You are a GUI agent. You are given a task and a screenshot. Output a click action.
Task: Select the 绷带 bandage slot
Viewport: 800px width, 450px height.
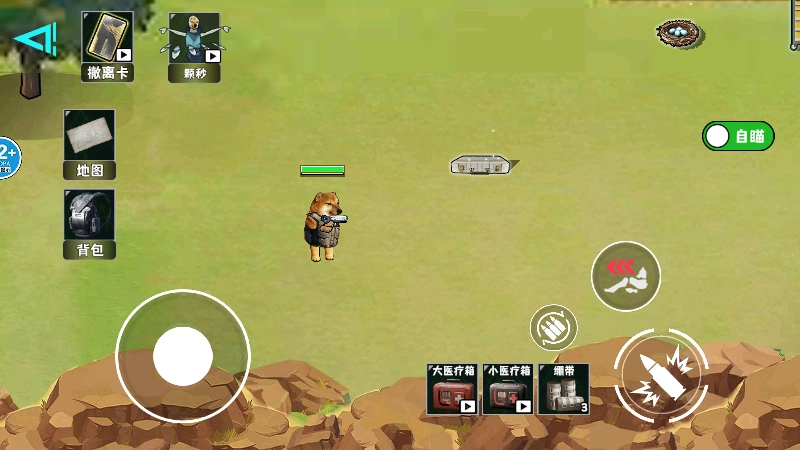pyautogui.click(x=564, y=389)
